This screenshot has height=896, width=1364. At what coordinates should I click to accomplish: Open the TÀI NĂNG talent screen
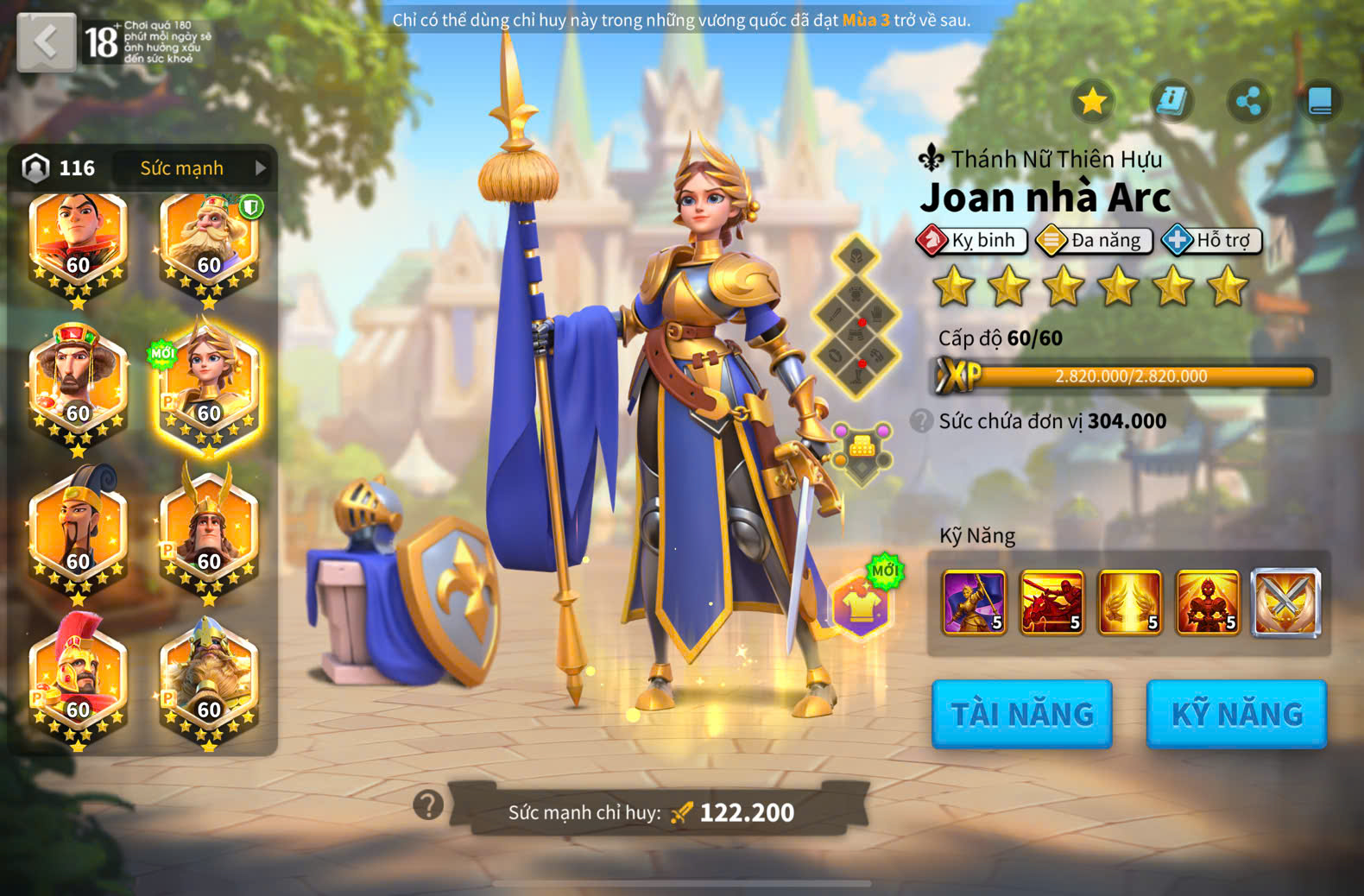pyautogui.click(x=1021, y=714)
